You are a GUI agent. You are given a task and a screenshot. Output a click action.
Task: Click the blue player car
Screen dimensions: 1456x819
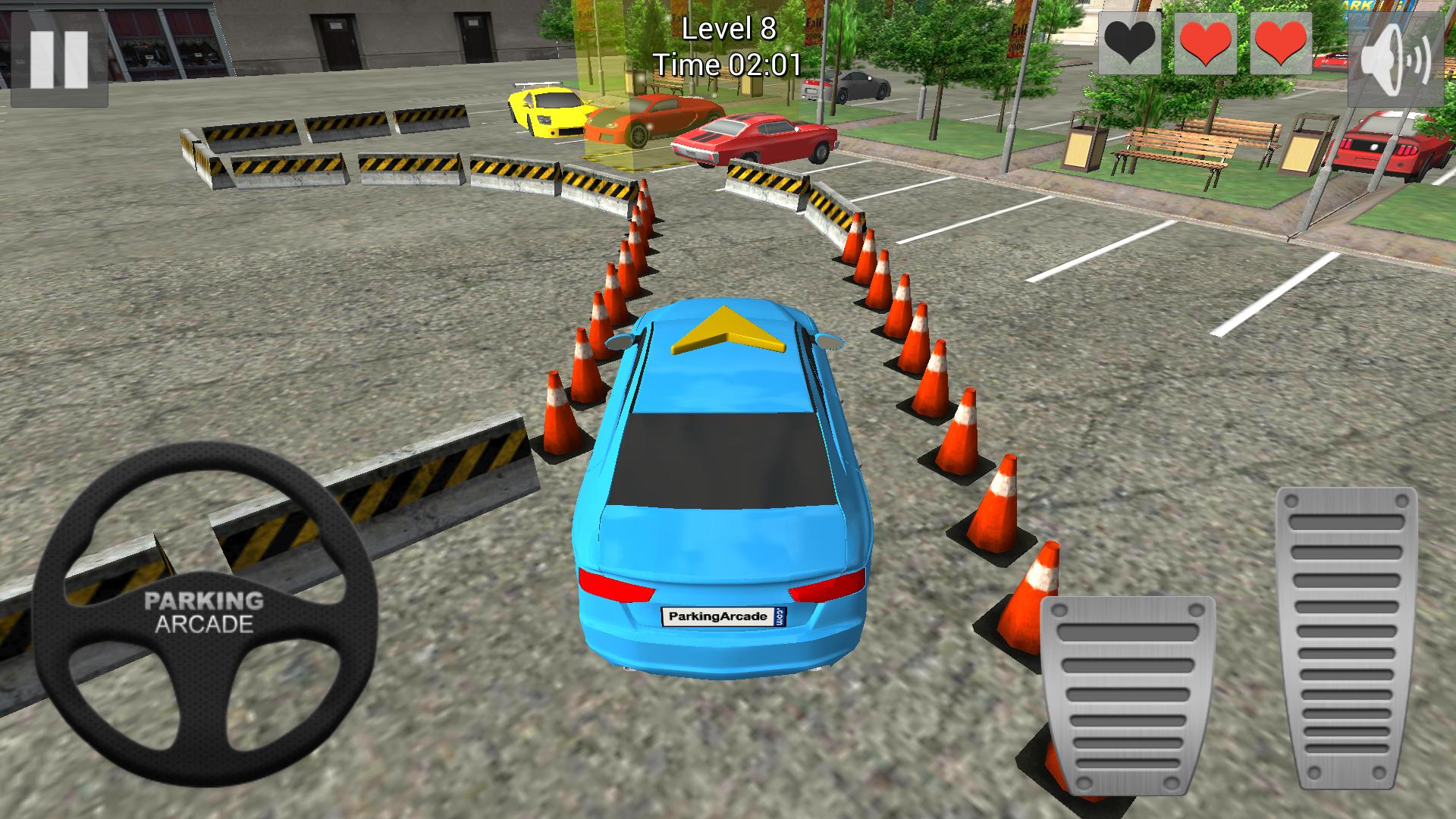click(x=720, y=493)
